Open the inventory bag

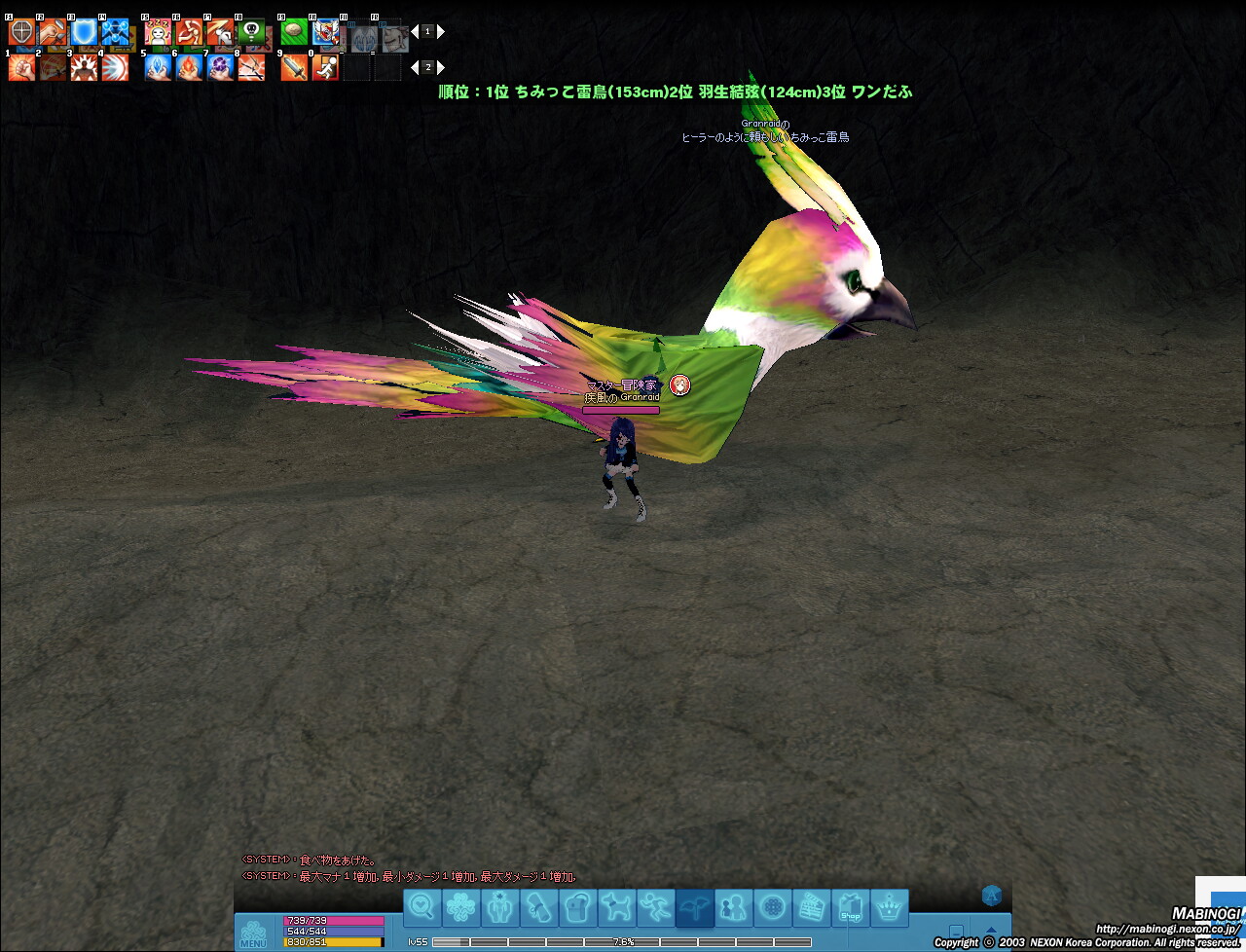[578, 908]
